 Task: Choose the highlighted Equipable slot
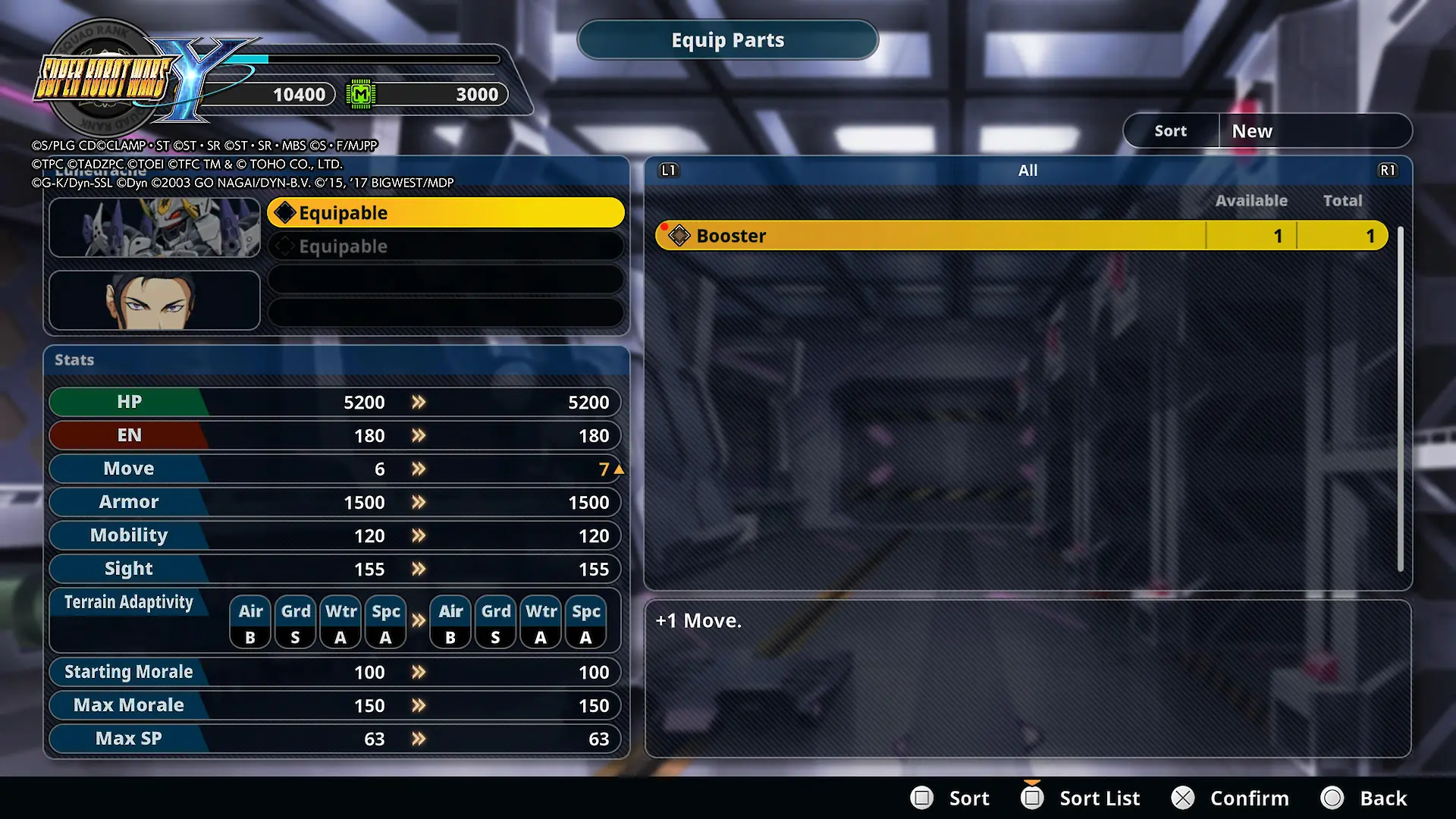point(446,213)
